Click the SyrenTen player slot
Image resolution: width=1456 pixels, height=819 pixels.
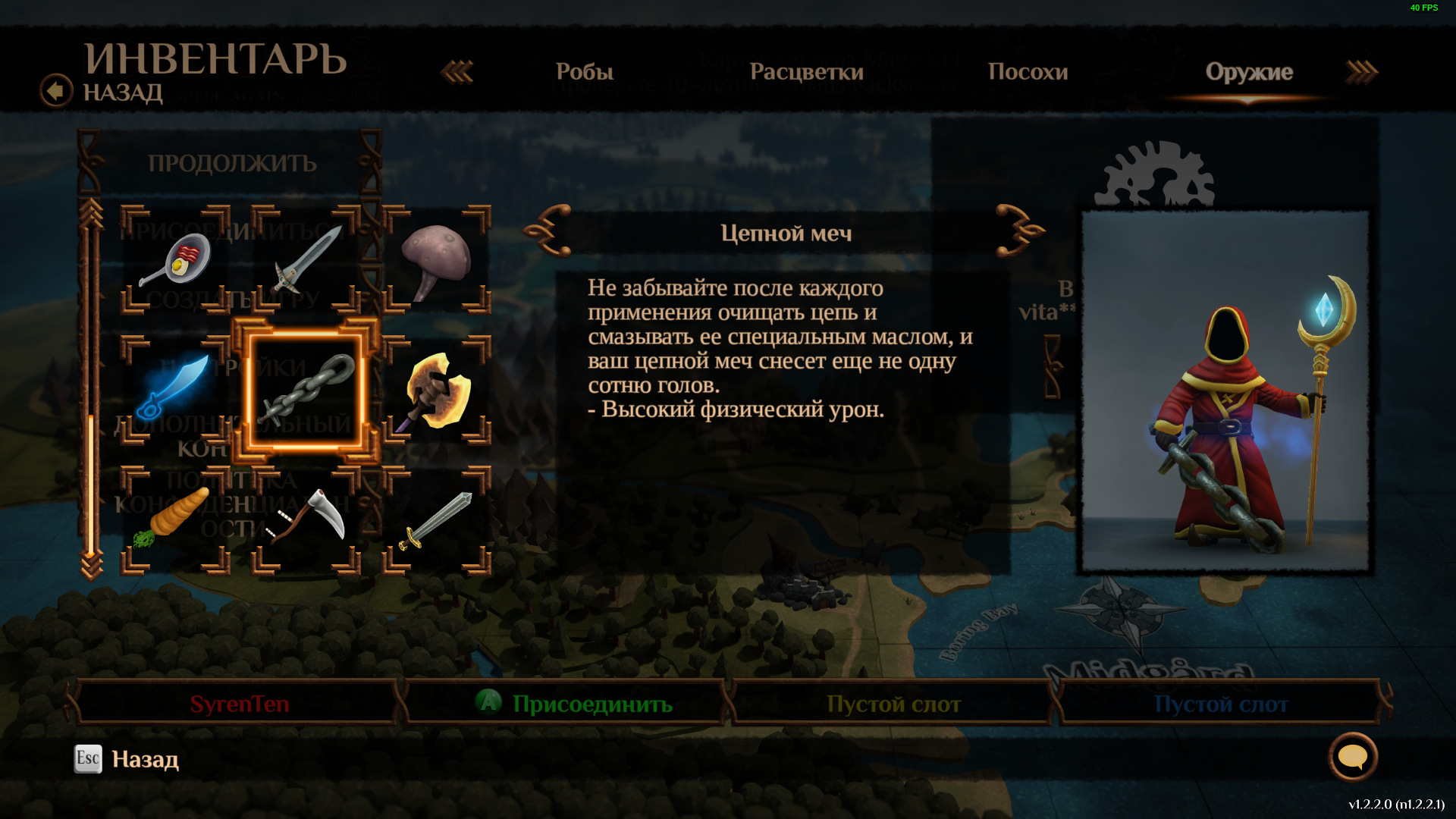(x=239, y=704)
